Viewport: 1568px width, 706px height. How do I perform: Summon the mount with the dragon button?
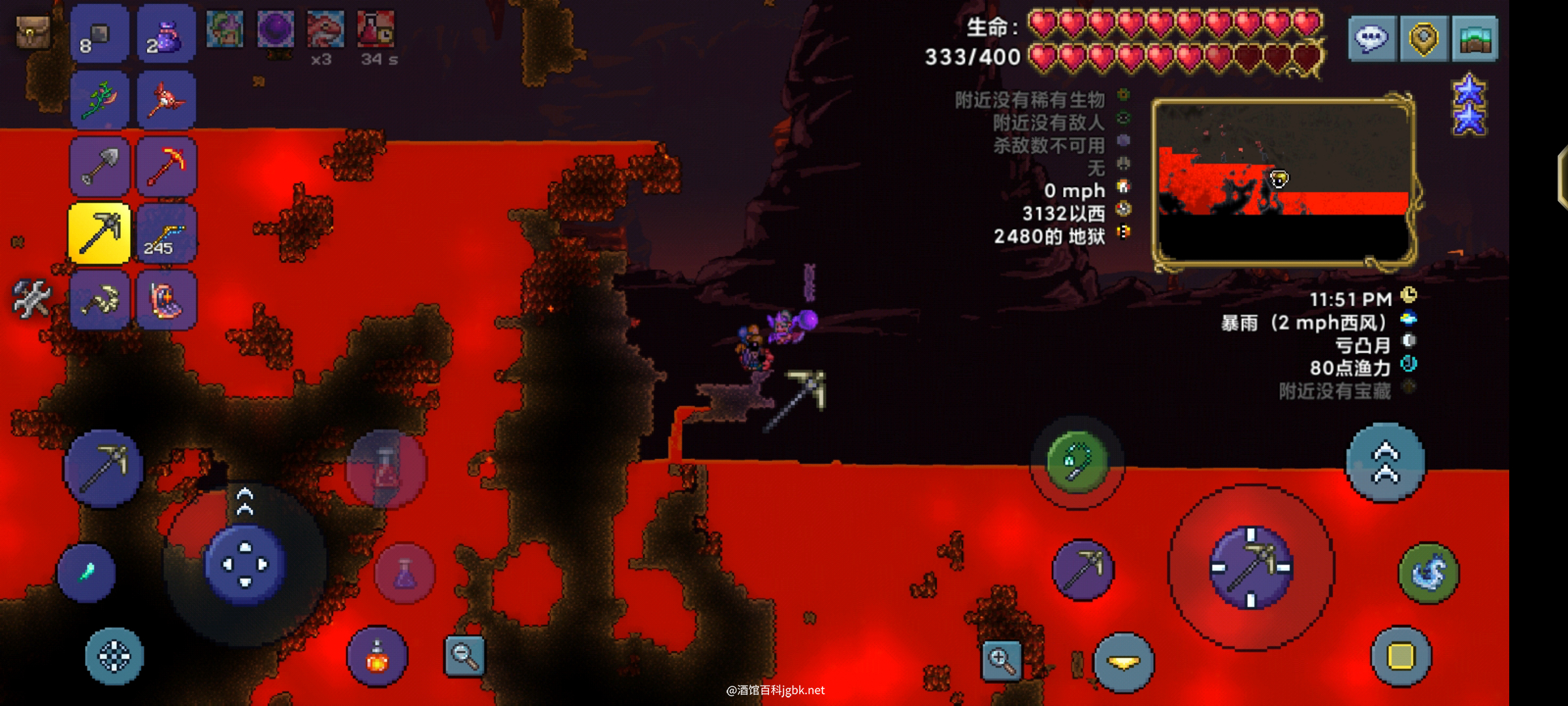1429,573
